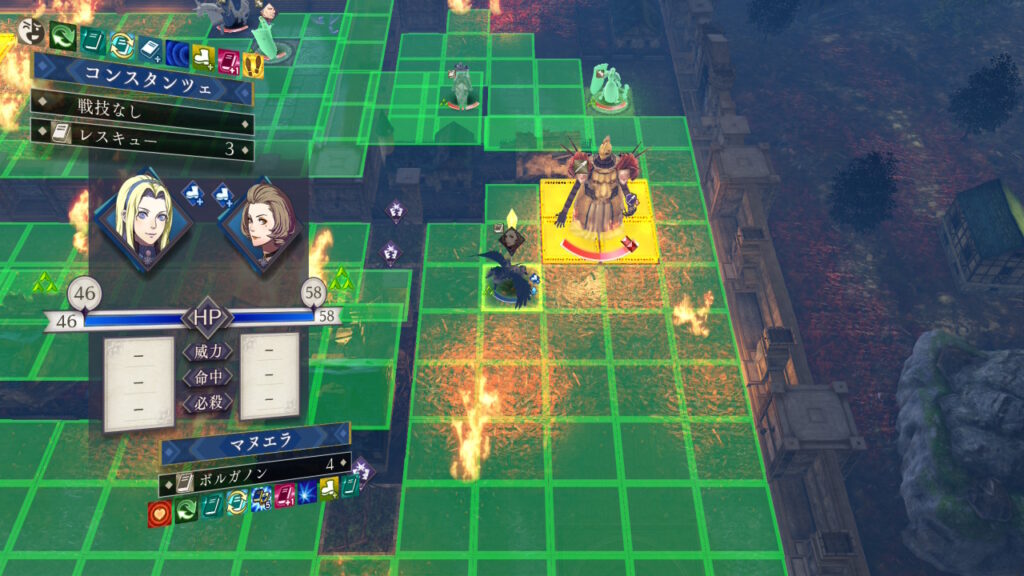Image resolution: width=1024 pixels, height=576 pixels.
Task: Click the コンスタンツェ name banner
Action: [140, 74]
